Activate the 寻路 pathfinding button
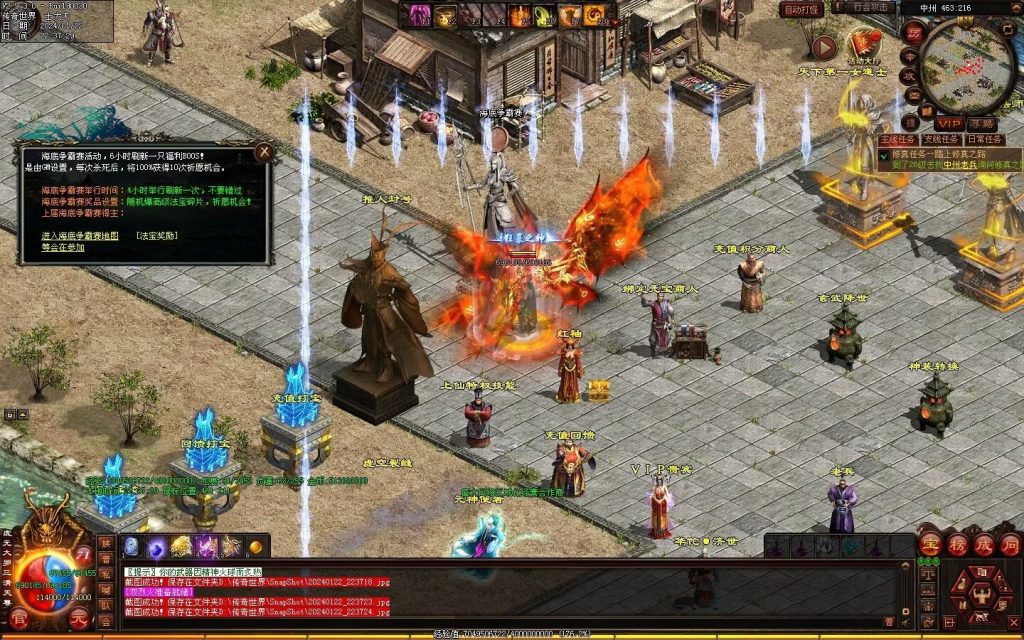The image size is (1024, 640). [982, 122]
